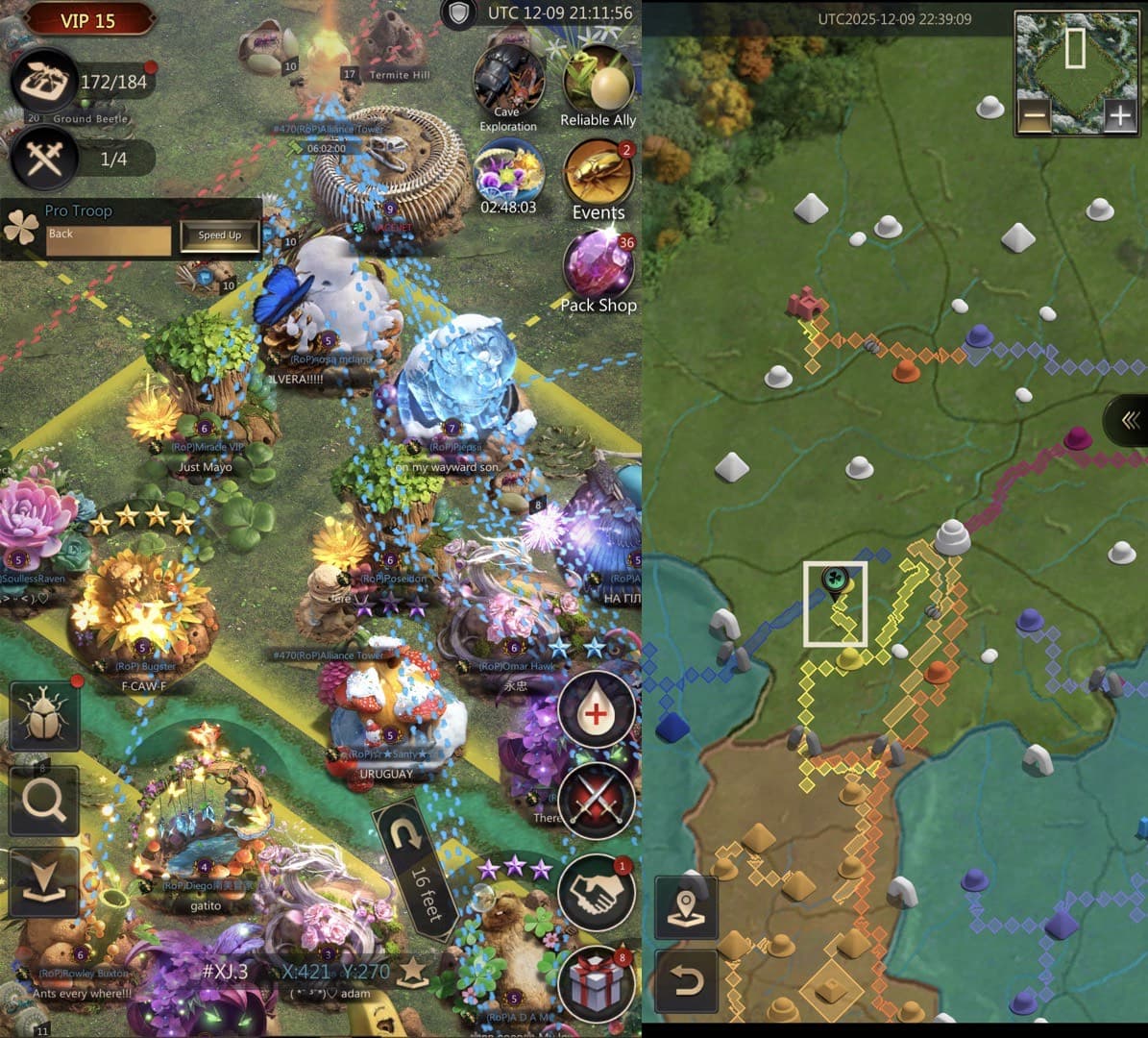Return with the back arrow button

pyautogui.click(x=686, y=981)
